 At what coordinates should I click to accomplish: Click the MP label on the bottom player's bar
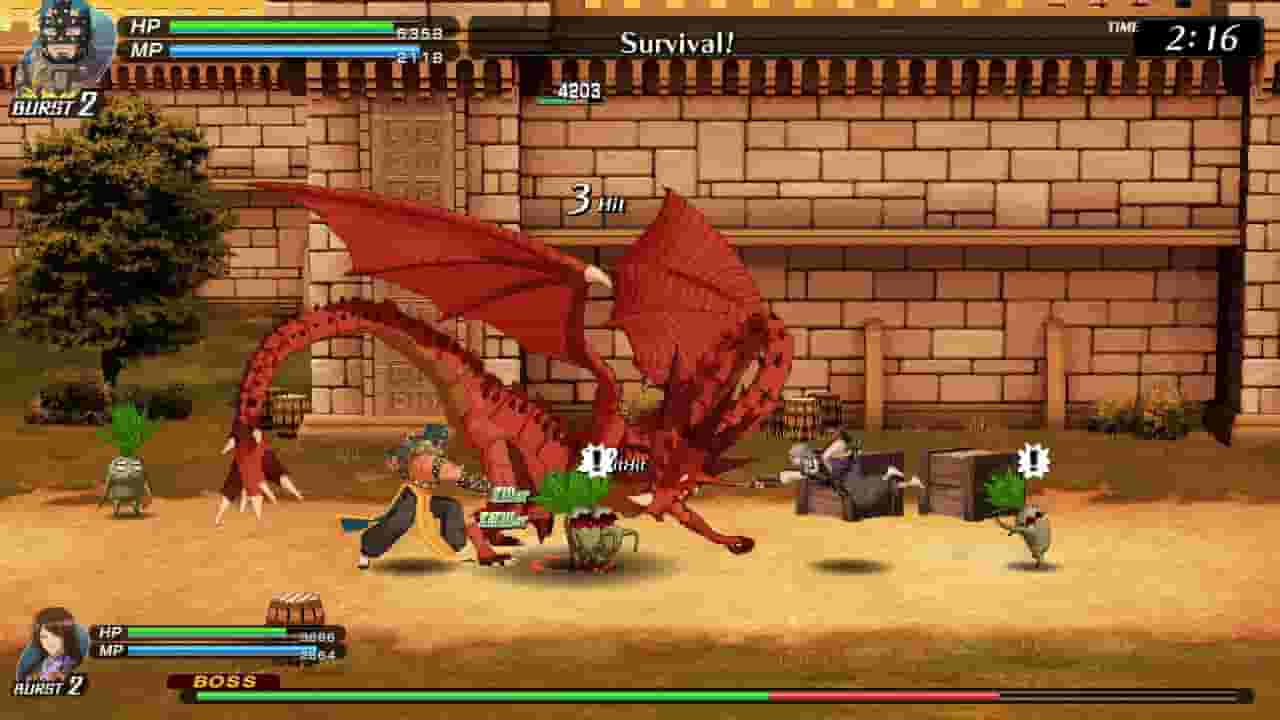coord(110,652)
